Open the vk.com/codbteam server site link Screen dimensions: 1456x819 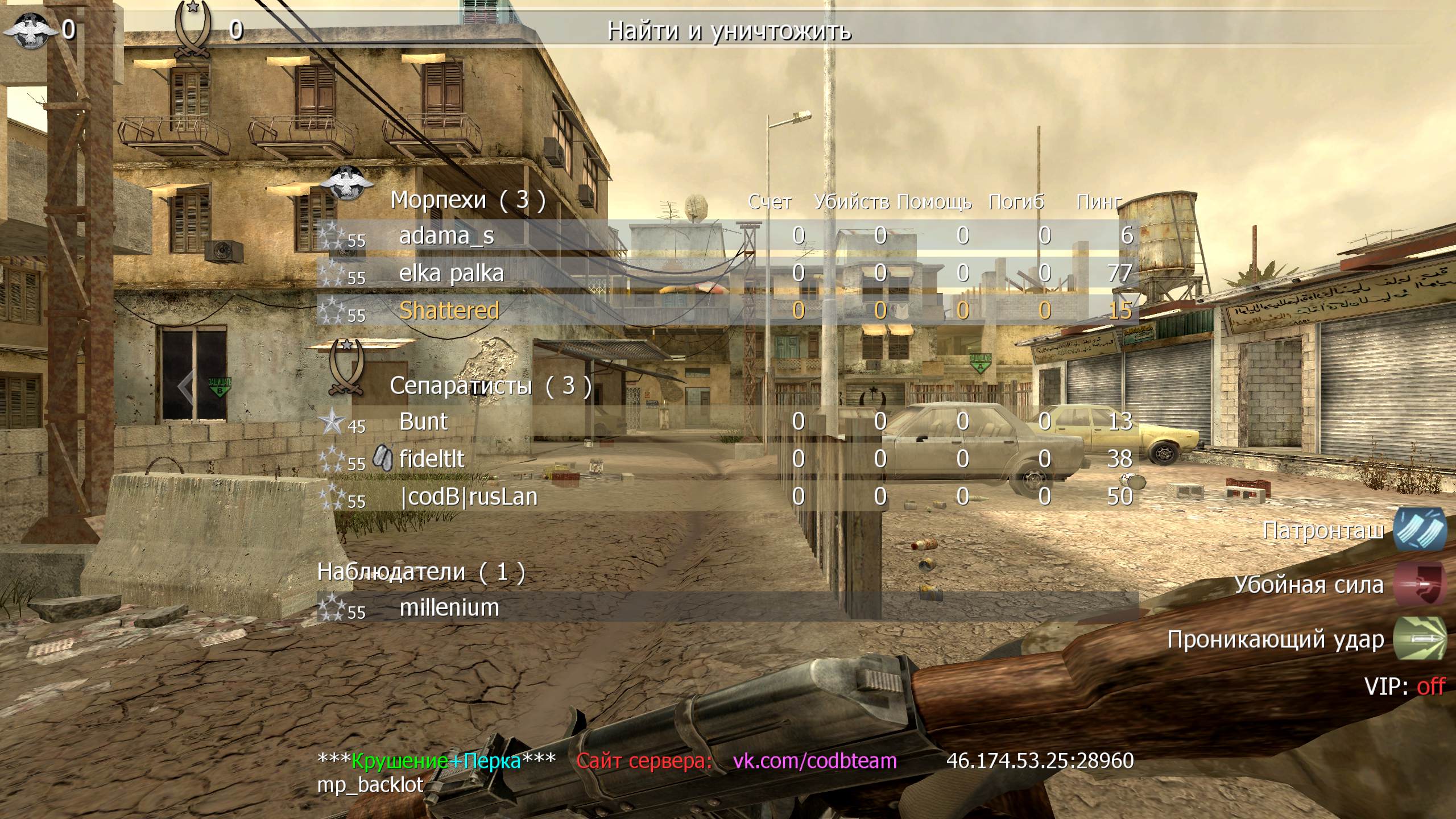point(814,760)
